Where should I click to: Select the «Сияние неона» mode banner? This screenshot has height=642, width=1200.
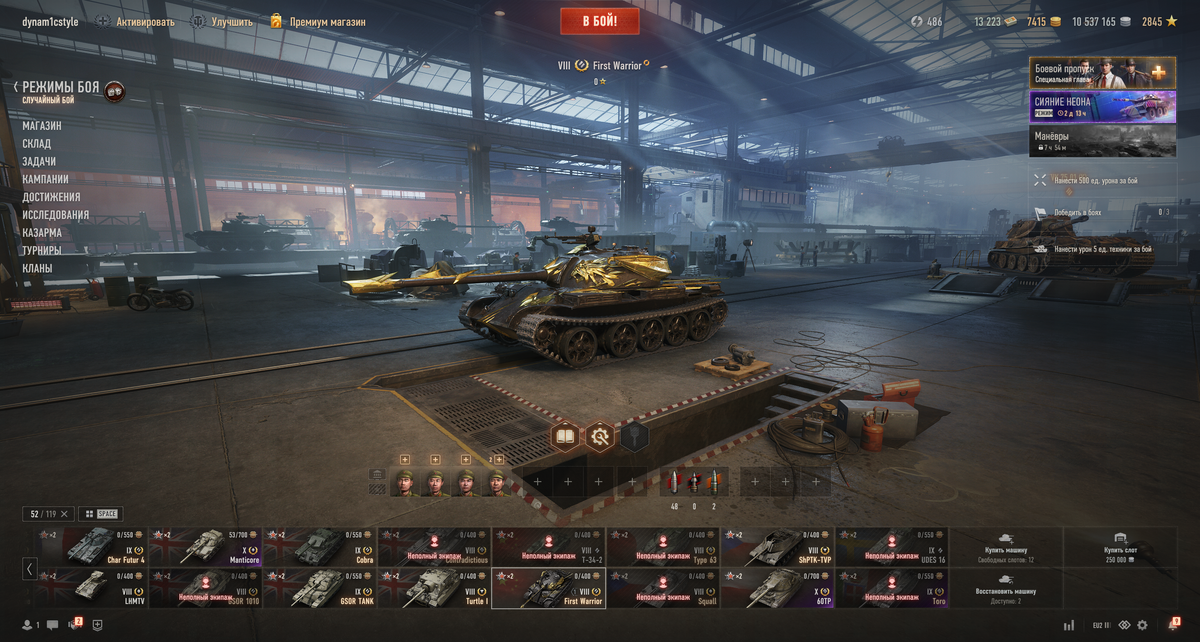pyautogui.click(x=1103, y=106)
